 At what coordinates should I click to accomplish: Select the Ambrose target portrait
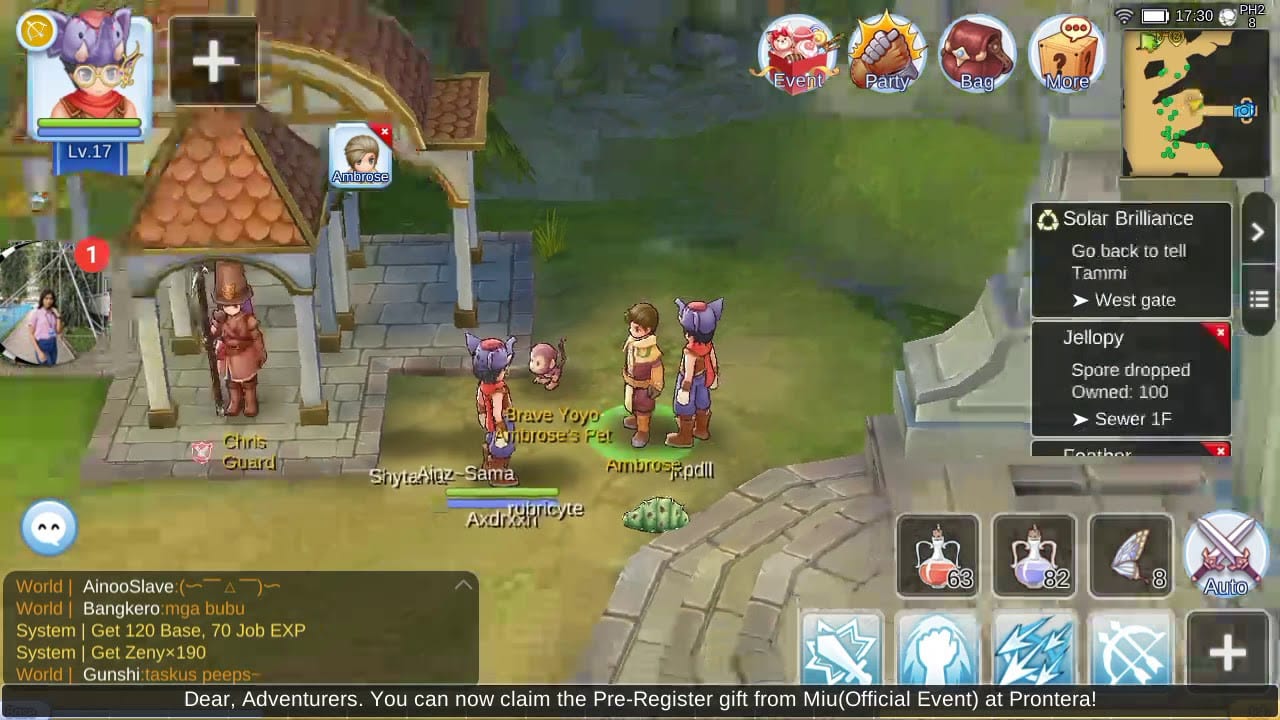pyautogui.click(x=360, y=155)
